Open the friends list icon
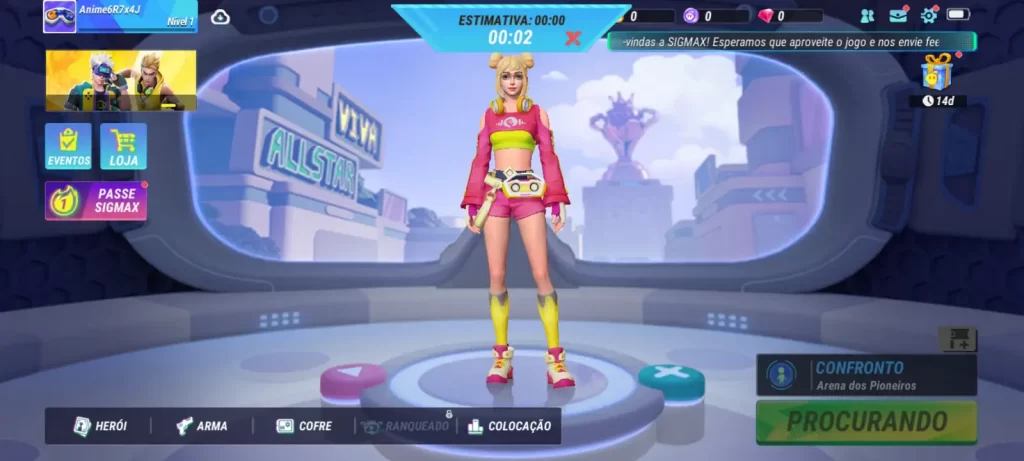 click(x=867, y=16)
